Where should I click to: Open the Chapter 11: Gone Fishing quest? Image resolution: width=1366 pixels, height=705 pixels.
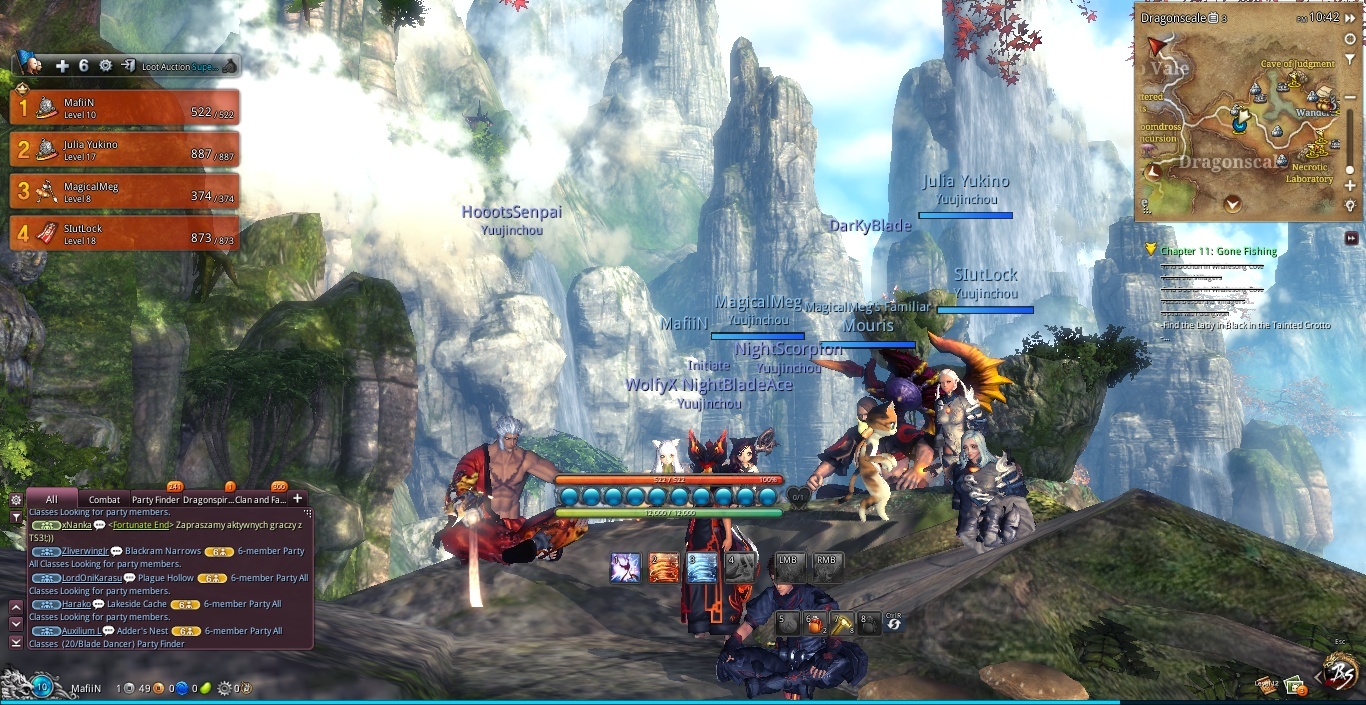pyautogui.click(x=1218, y=251)
